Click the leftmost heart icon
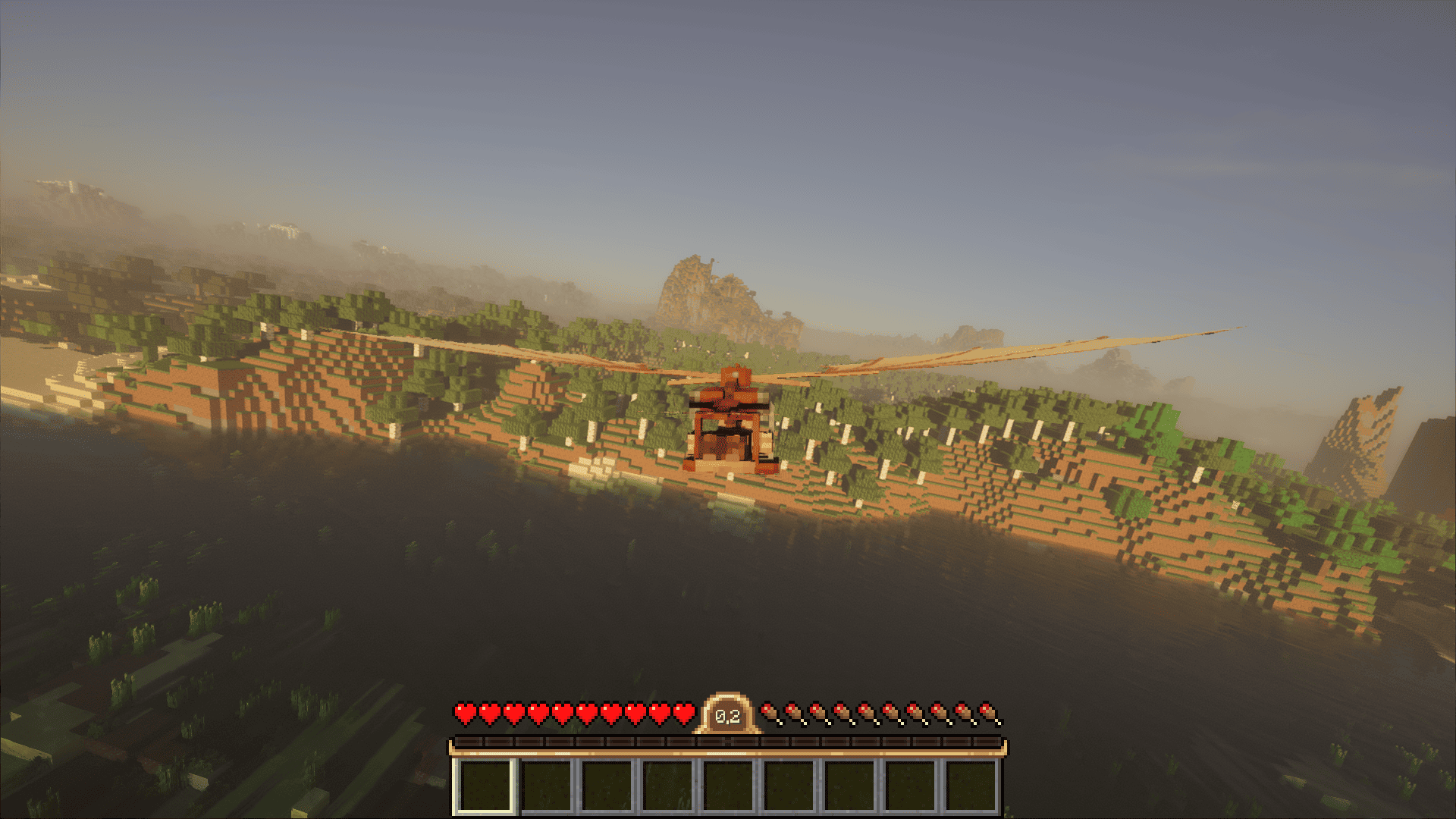Viewport: 1456px width, 819px height. 464,713
